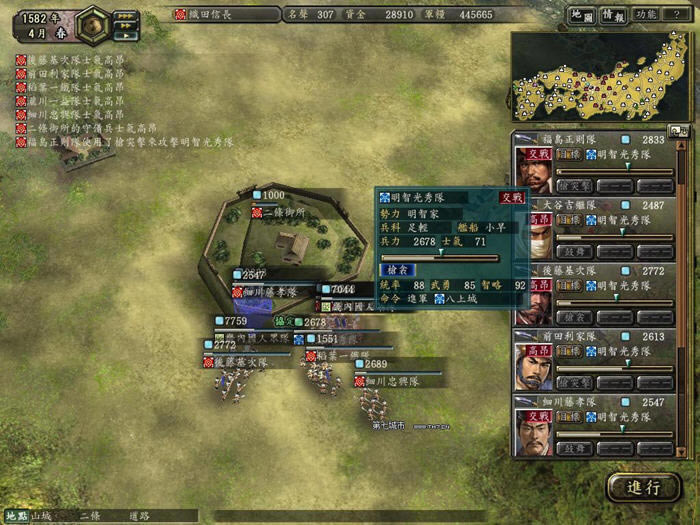Click the question mark help button
Viewport: 700px width, 525px height.
pos(676,15)
